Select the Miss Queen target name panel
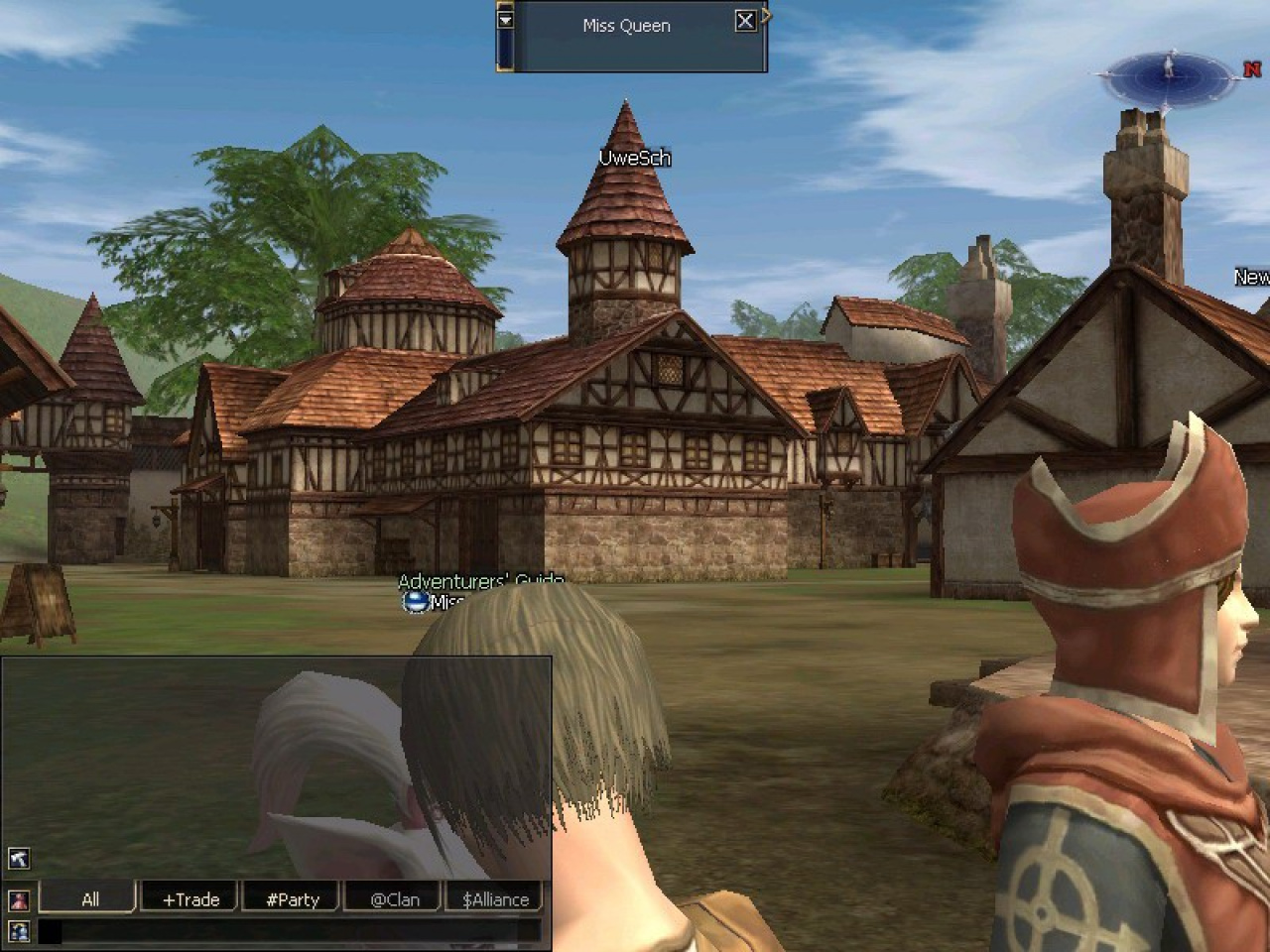 click(626, 27)
